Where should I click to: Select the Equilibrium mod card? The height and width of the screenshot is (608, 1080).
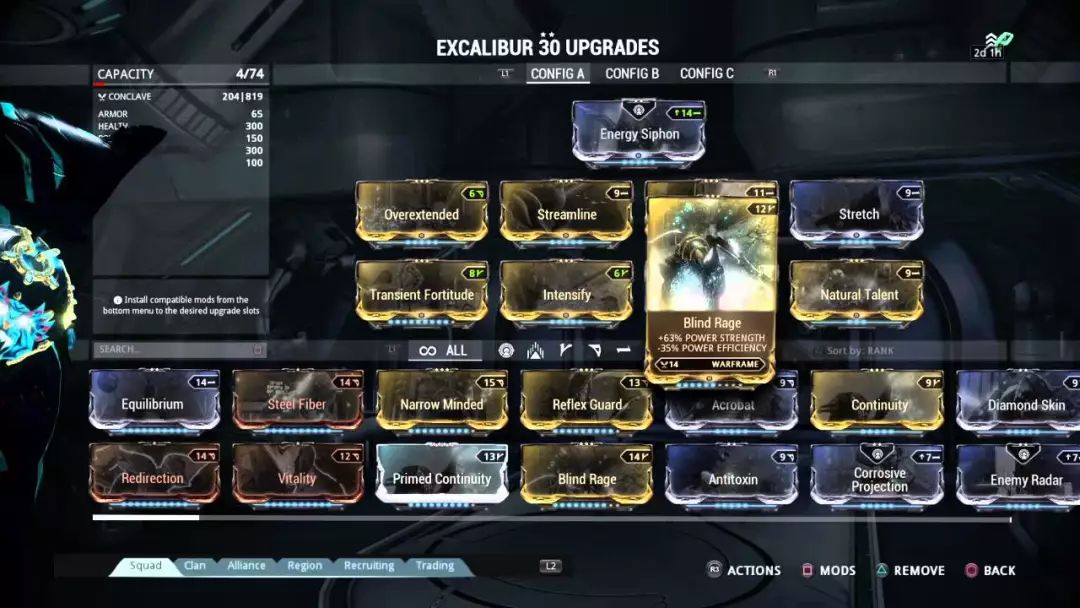153,403
